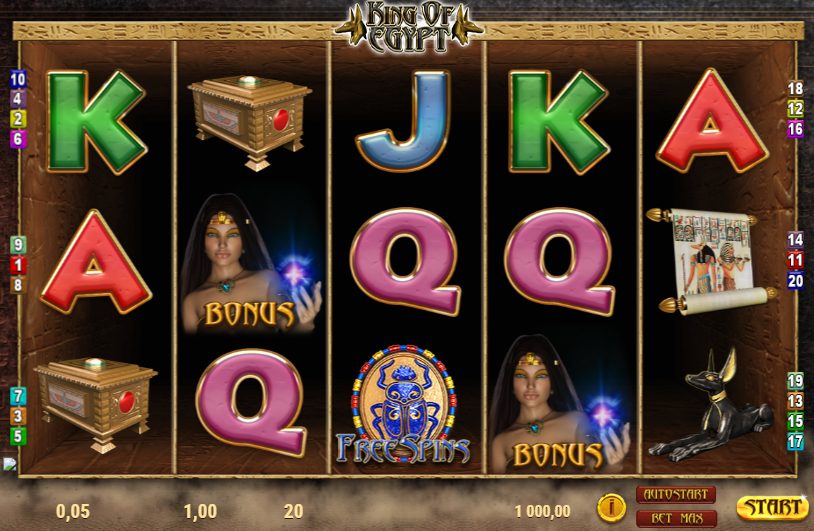Choose payline 7 marker
The width and height of the screenshot is (814, 531).
click(18, 396)
